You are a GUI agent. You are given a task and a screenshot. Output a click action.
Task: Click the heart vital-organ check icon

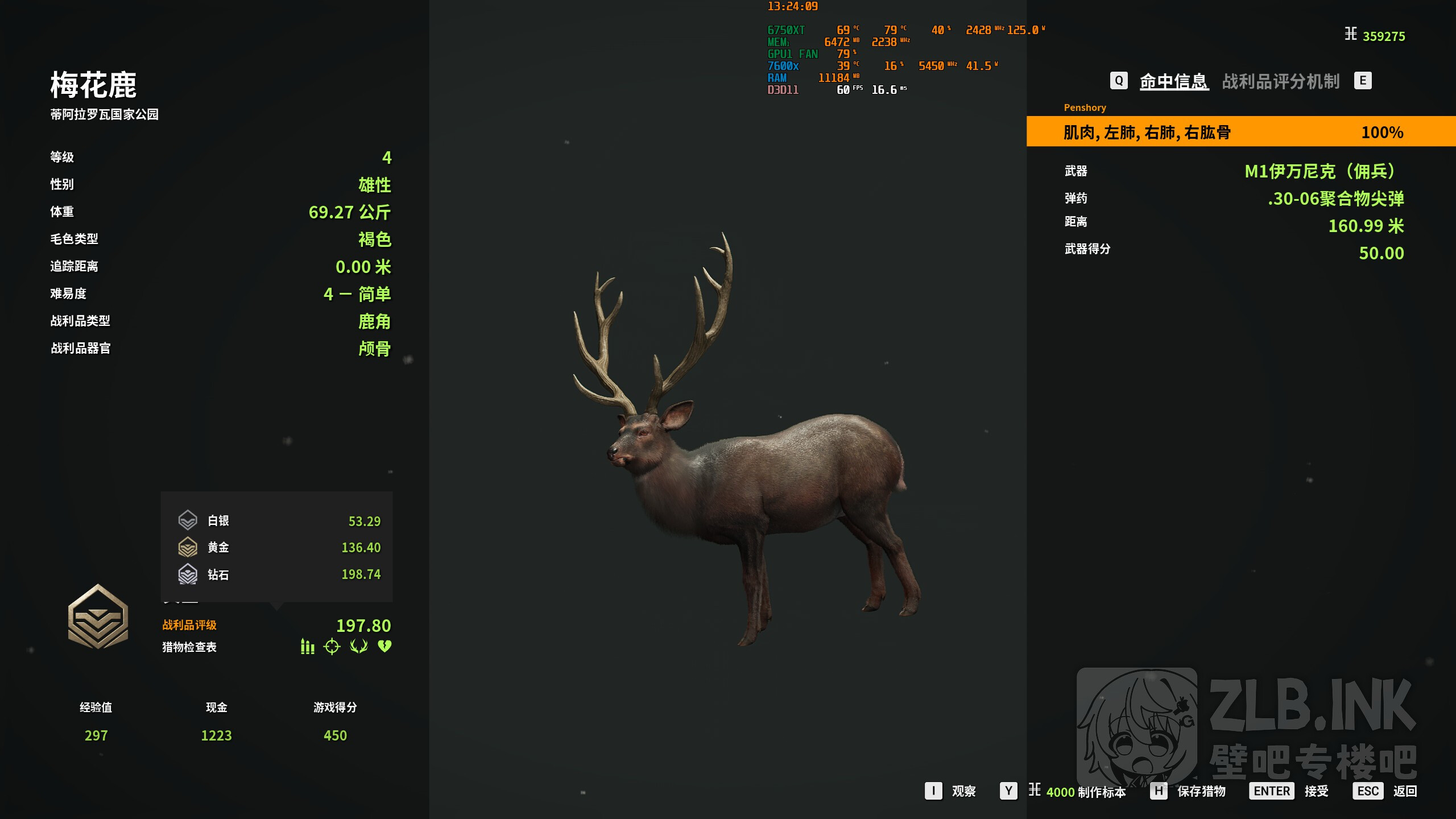(x=385, y=647)
